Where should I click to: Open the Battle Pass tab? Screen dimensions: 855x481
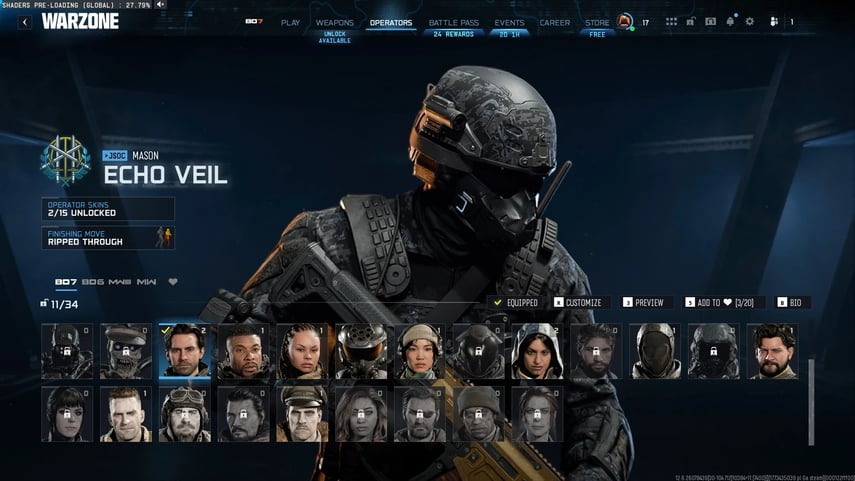point(452,22)
